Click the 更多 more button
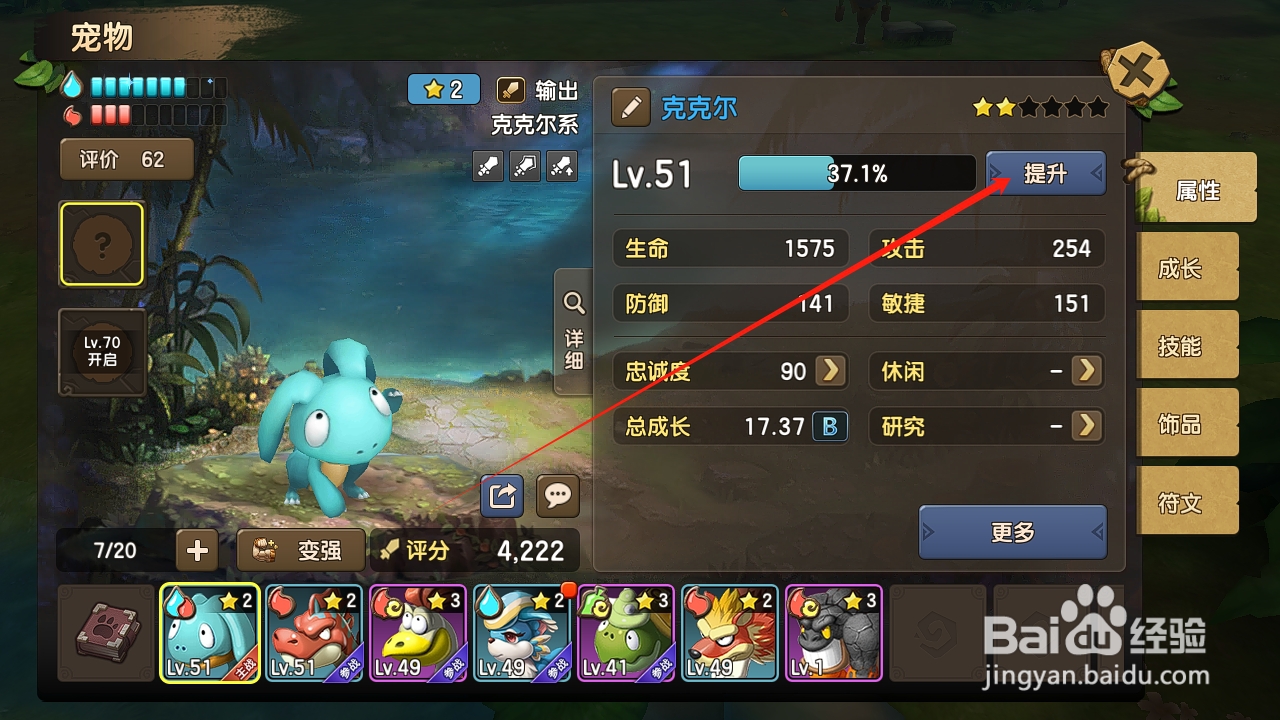The image size is (1280, 720). click(1013, 533)
